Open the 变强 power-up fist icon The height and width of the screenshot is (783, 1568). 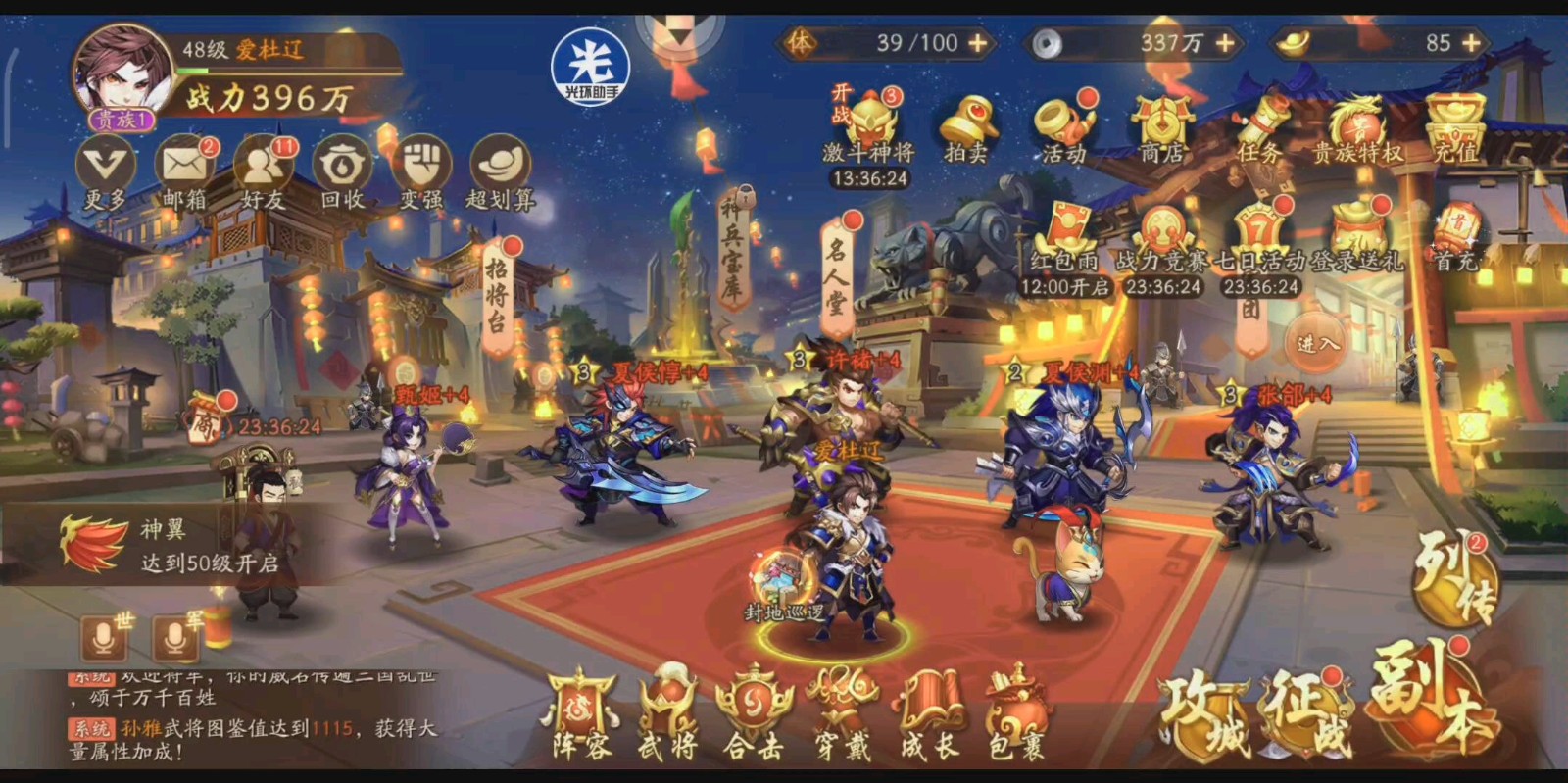pyautogui.click(x=421, y=167)
